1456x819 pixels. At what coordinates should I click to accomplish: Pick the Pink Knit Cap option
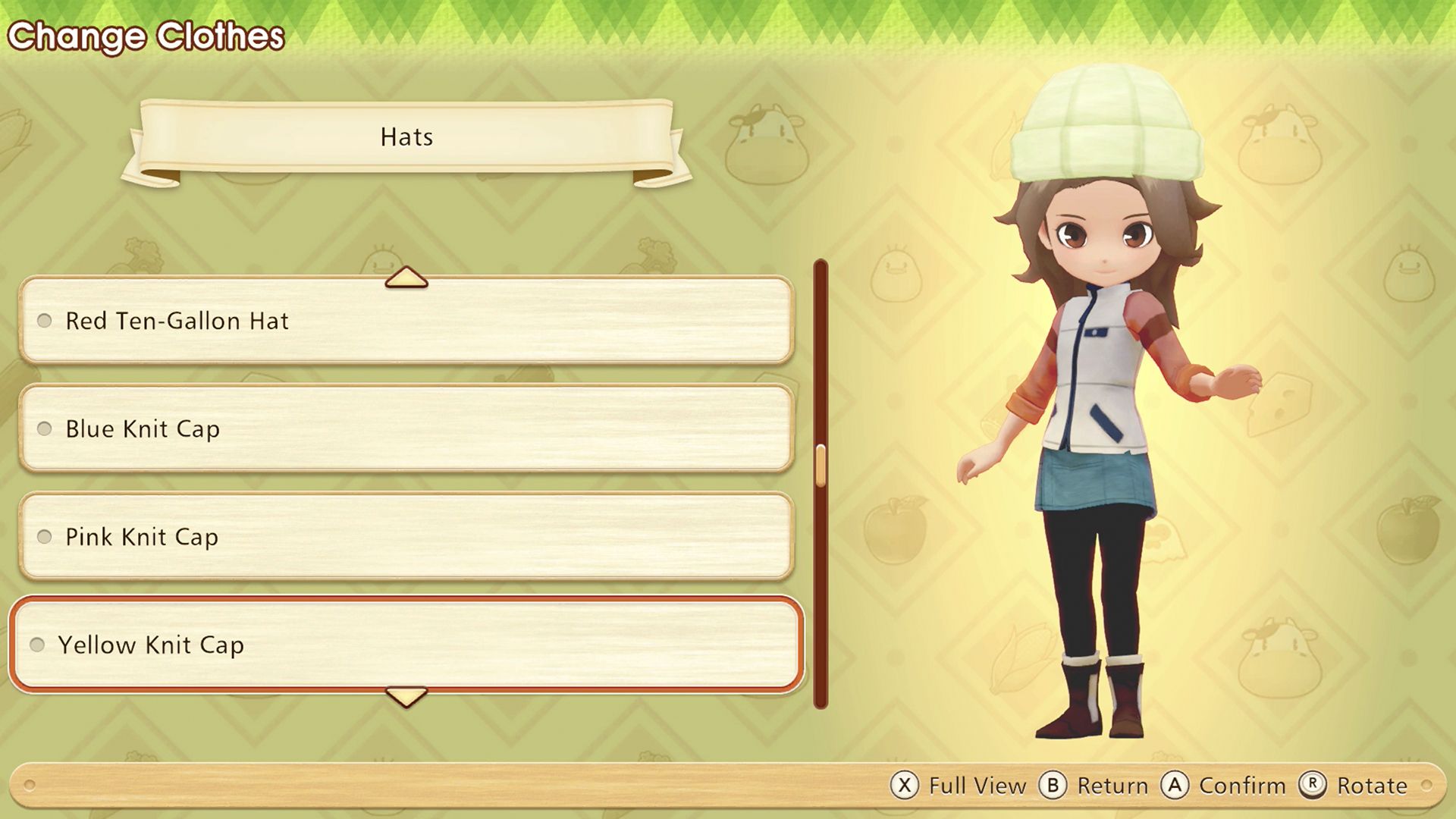coord(406,537)
